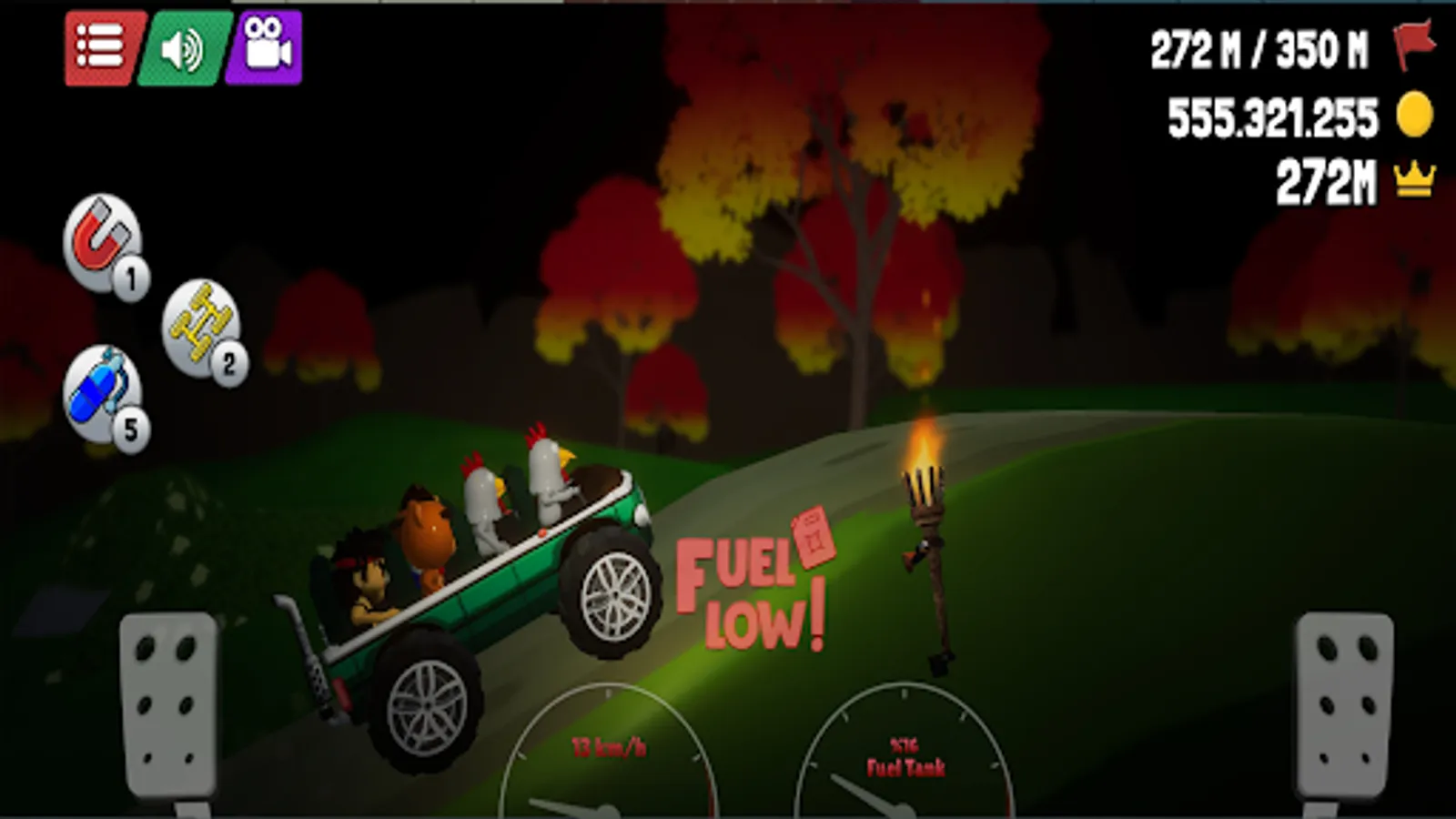This screenshot has width=1456, height=819.
Task: Expand the fuel item count badge
Action: click(130, 428)
